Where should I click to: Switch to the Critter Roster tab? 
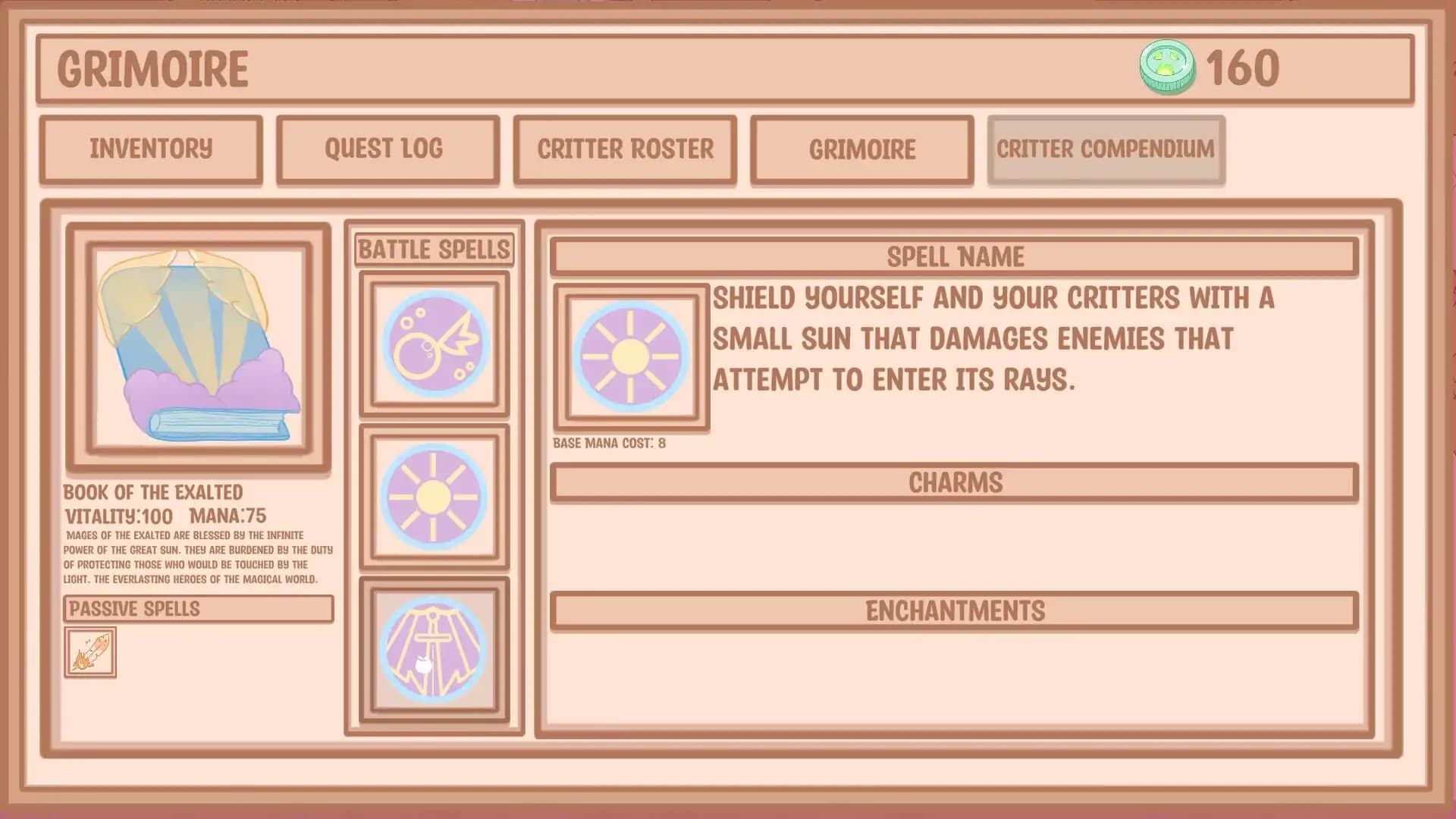[x=626, y=149]
